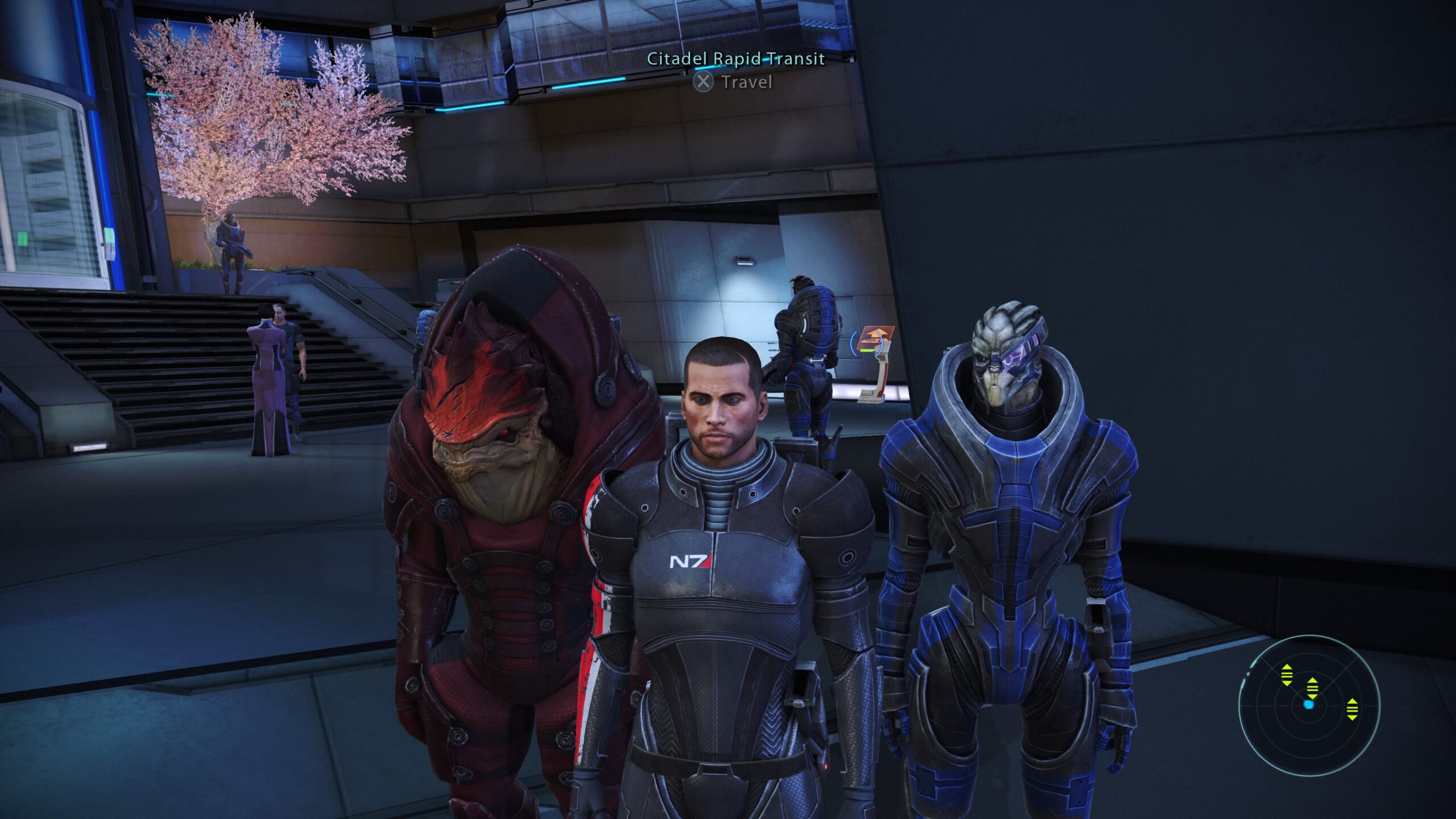The height and width of the screenshot is (819, 1456).
Task: Click the blue player dot at radar center
Action: coord(1309,705)
